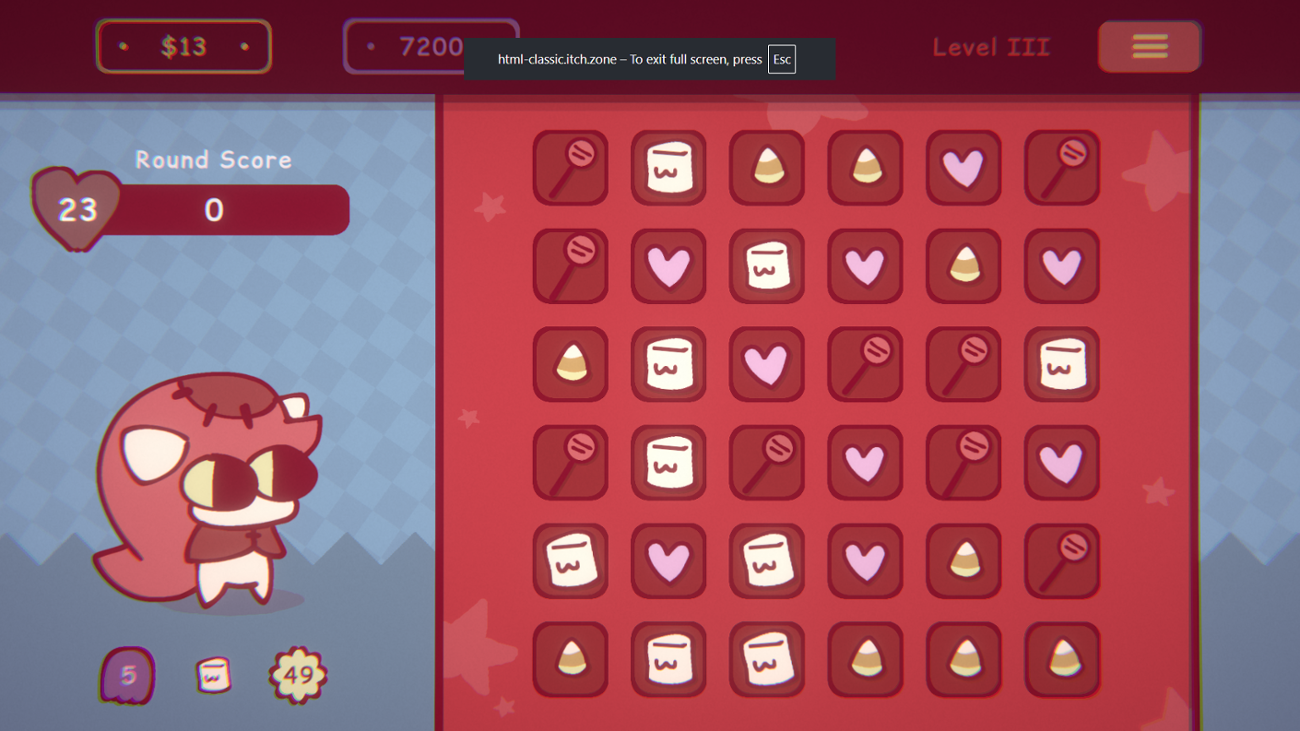This screenshot has height=731, width=1300.
Task: Select the pink heart candy in the top row
Action: click(x=963, y=167)
